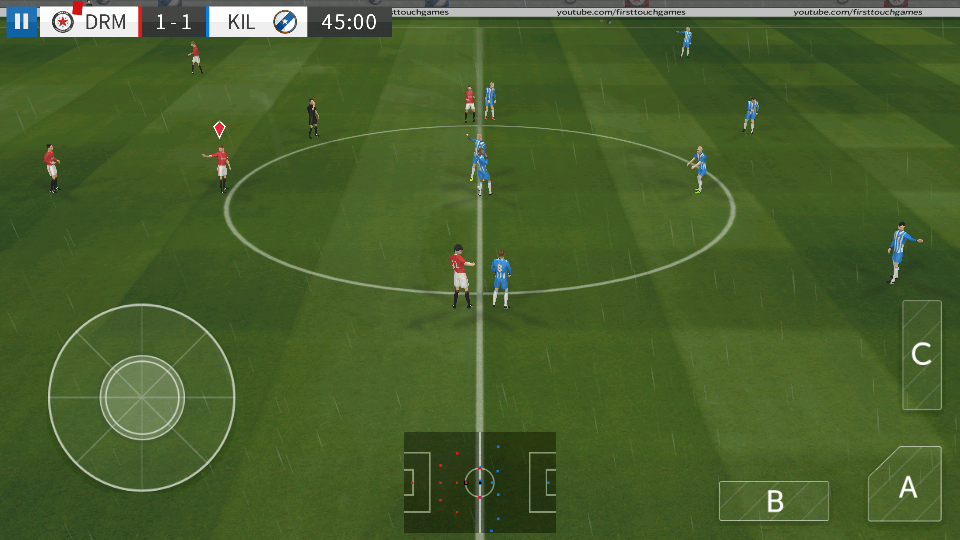This screenshot has width=960, height=540.
Task: Tap the A action button
Action: (x=906, y=486)
